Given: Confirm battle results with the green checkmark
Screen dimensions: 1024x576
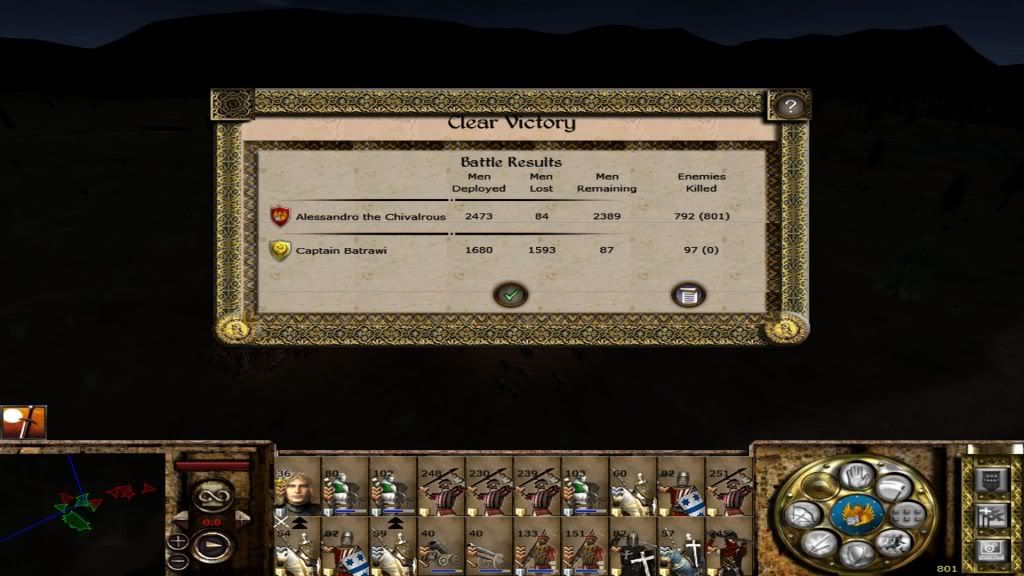Looking at the screenshot, I should coord(510,294).
